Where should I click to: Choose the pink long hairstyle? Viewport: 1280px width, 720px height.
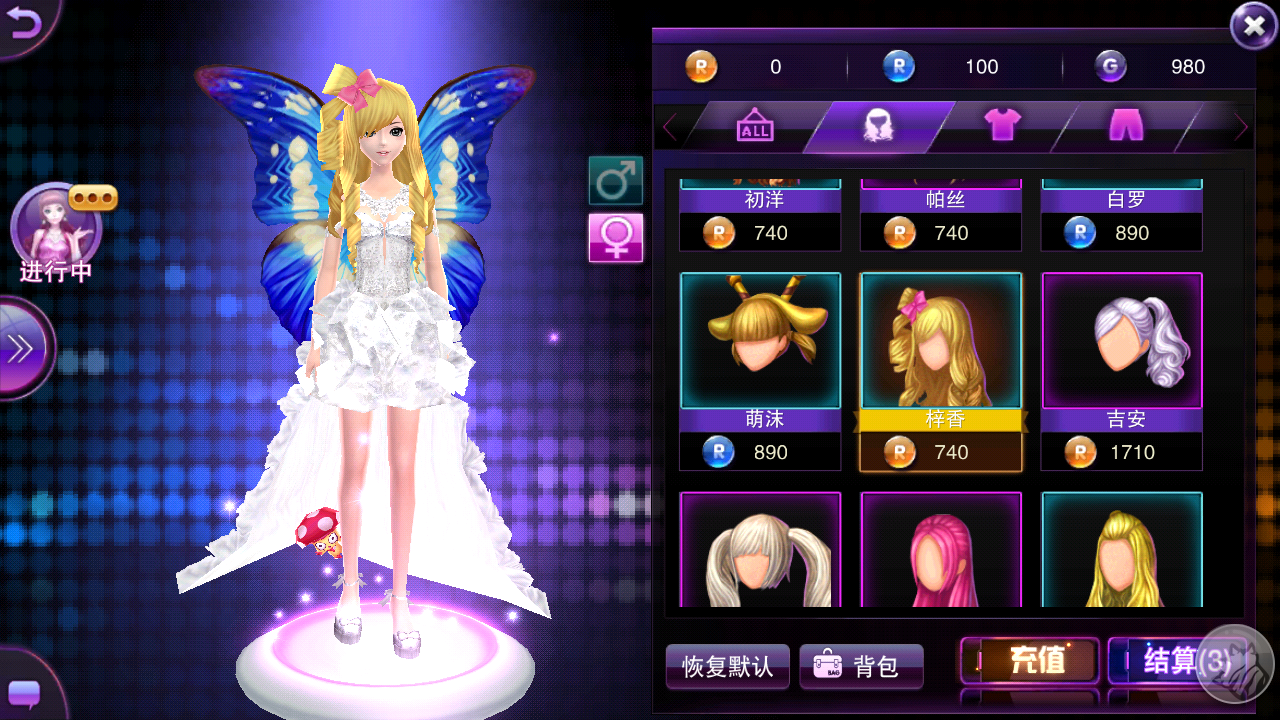(x=941, y=550)
